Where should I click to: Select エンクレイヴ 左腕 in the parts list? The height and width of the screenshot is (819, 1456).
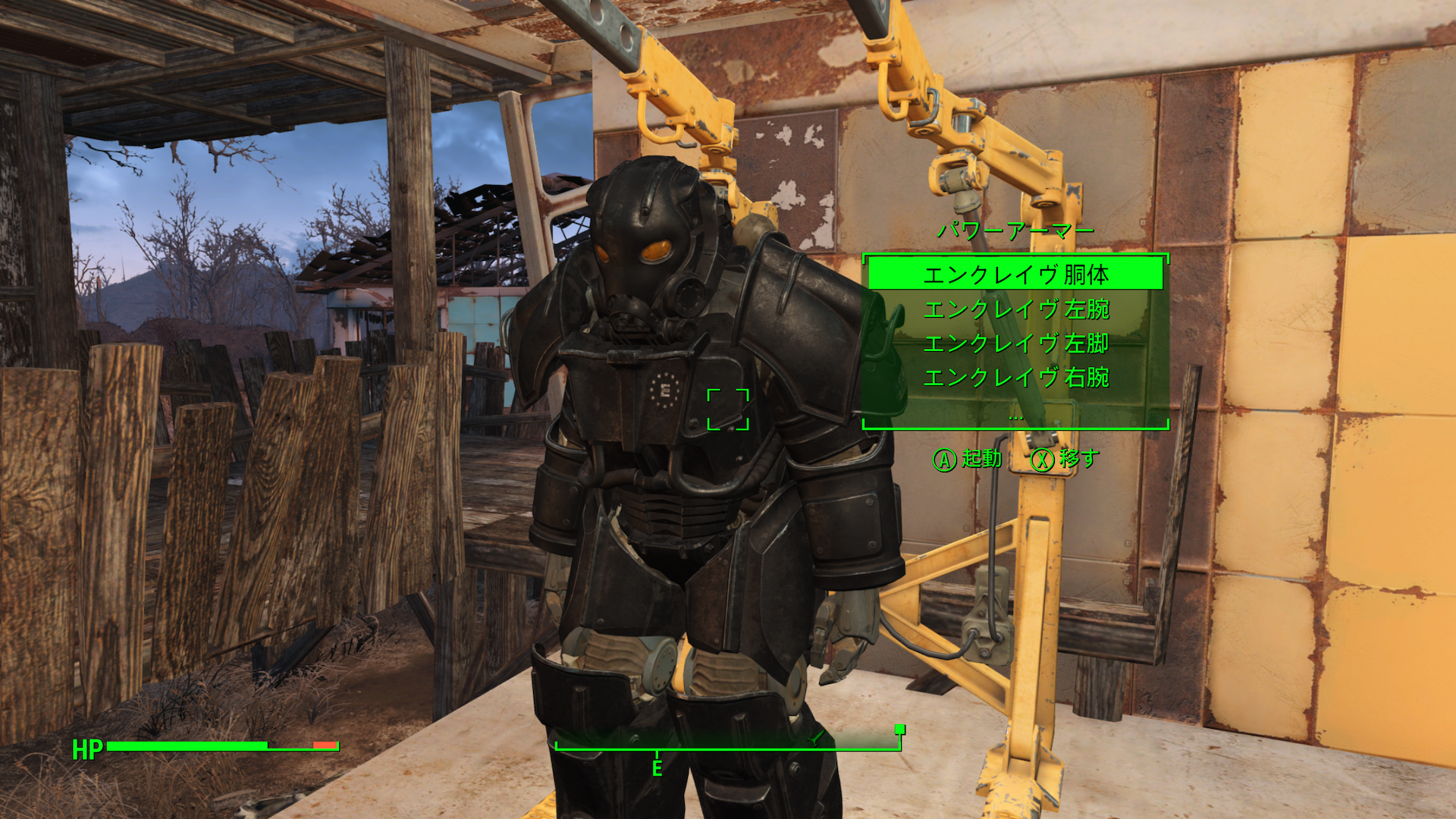[1016, 310]
